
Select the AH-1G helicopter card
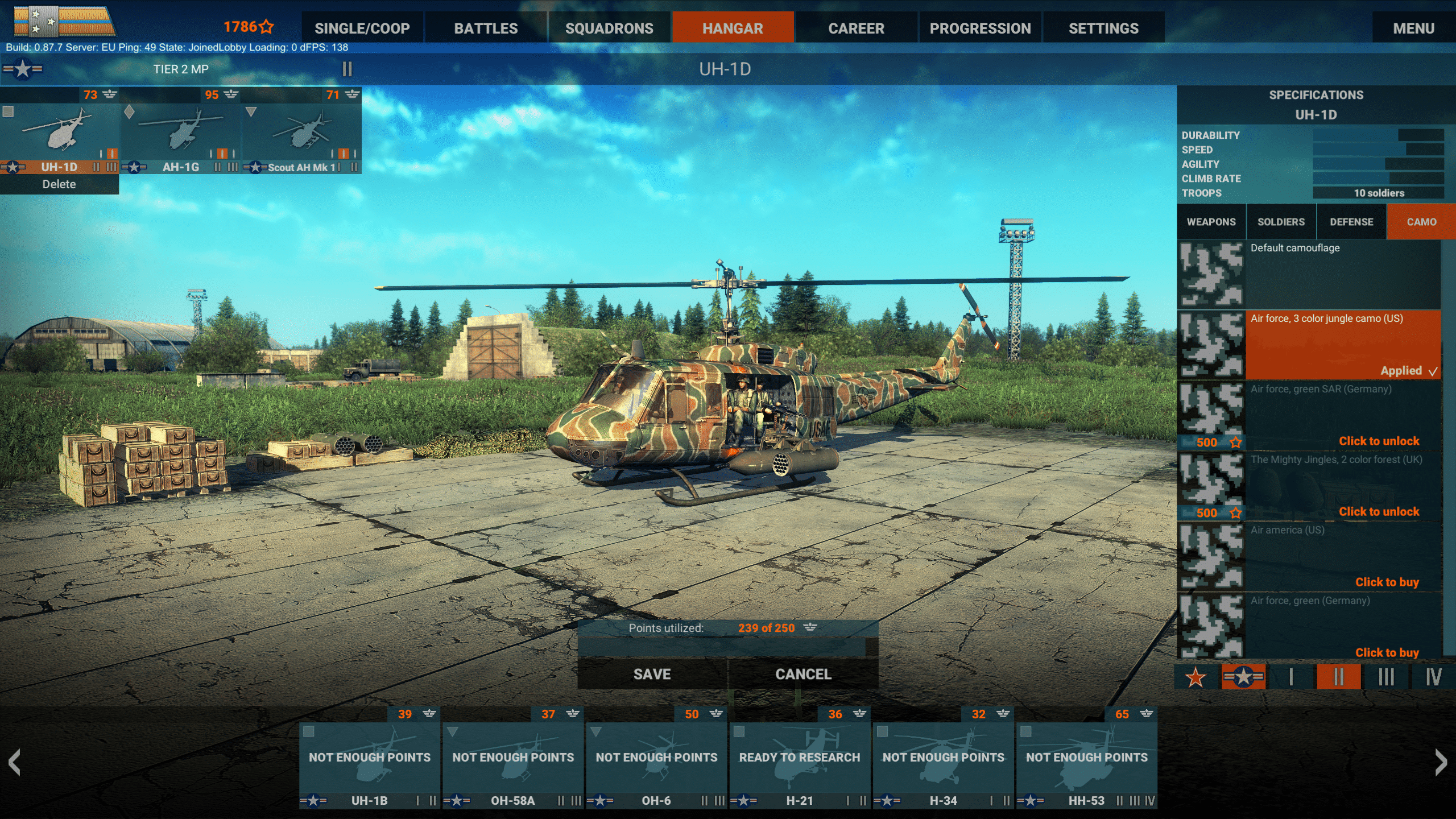click(x=181, y=136)
